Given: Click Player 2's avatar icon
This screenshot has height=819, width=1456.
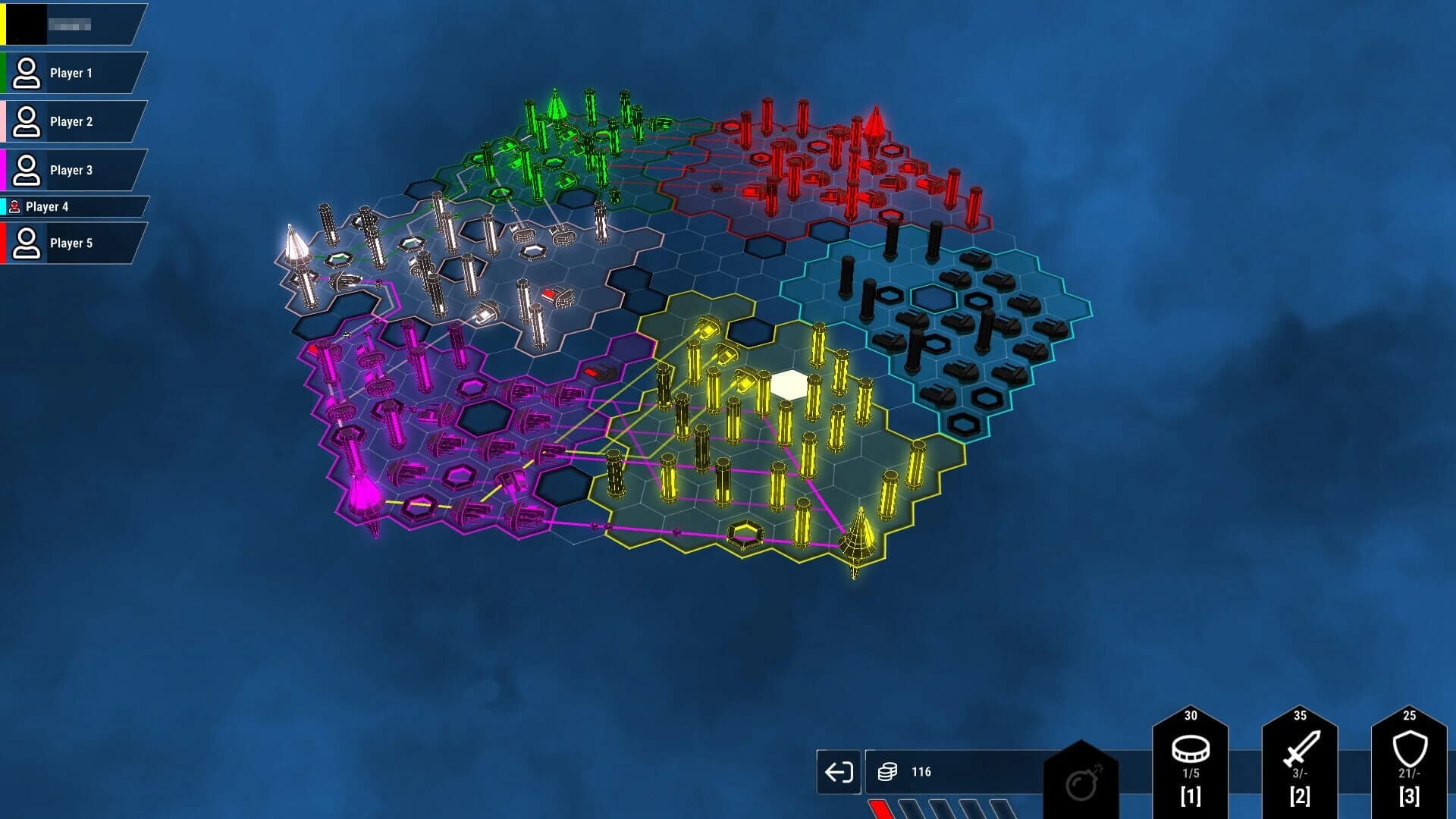Looking at the screenshot, I should tap(29, 121).
